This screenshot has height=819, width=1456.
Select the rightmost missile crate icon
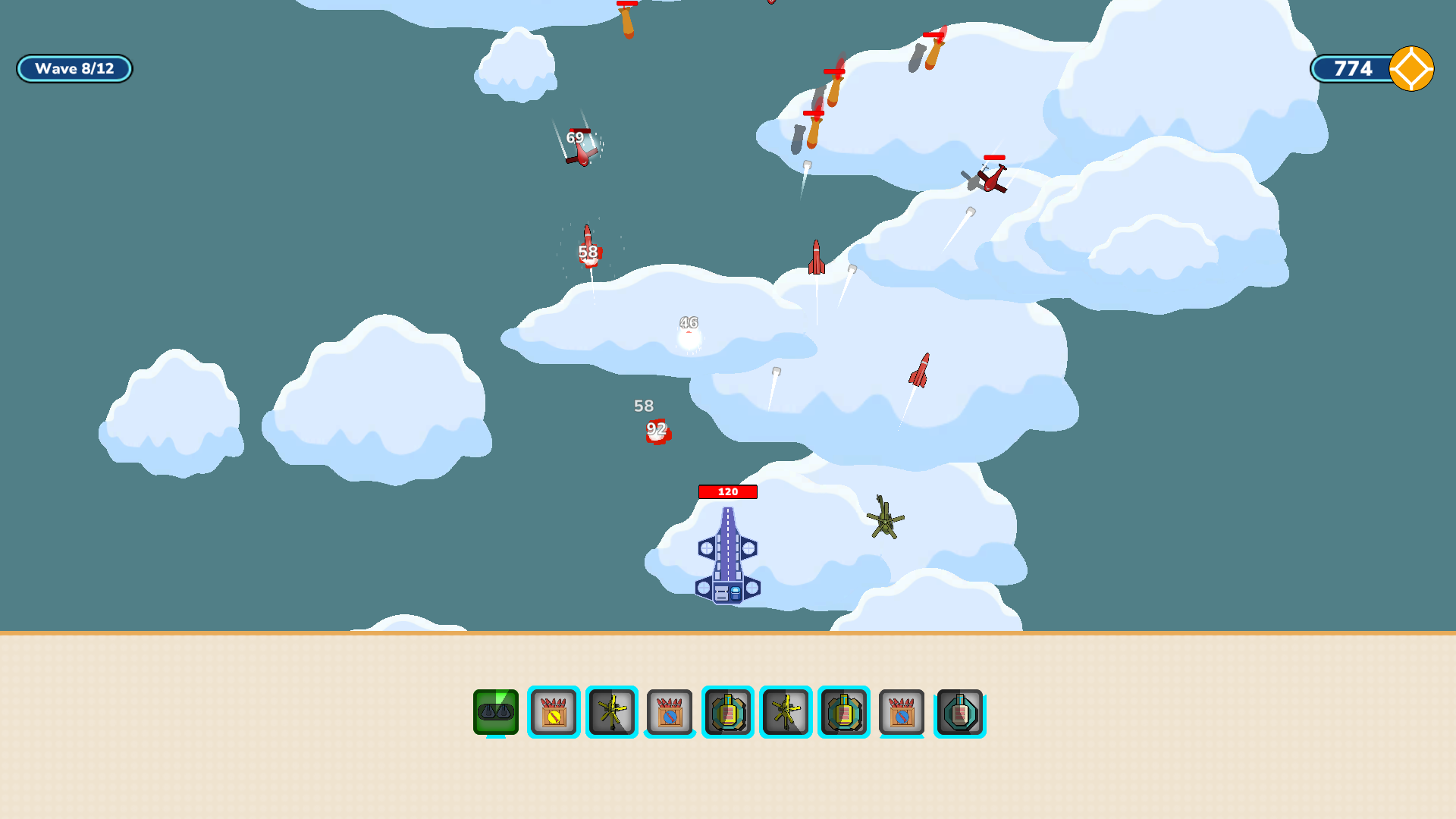pos(901,713)
